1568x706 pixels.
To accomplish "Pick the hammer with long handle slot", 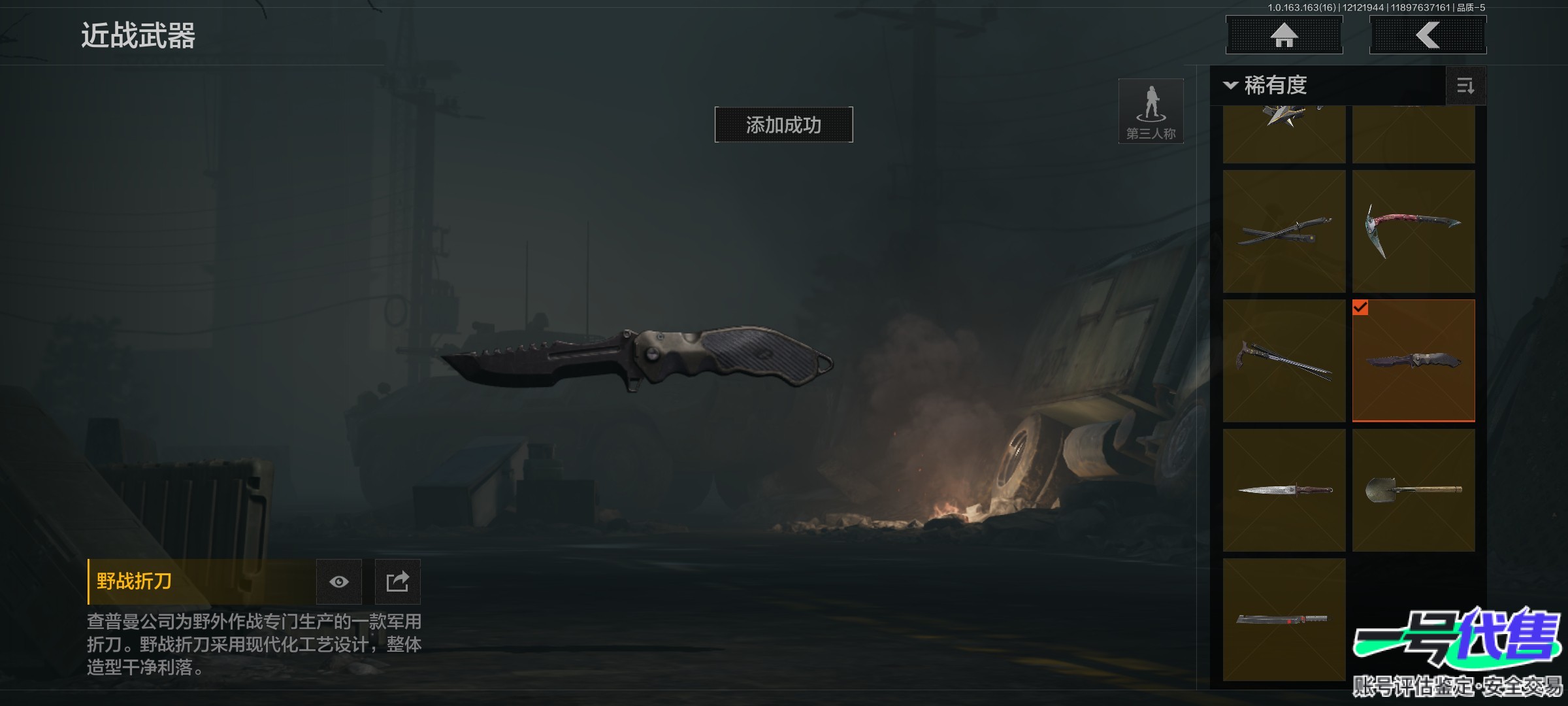I will 1284,361.
